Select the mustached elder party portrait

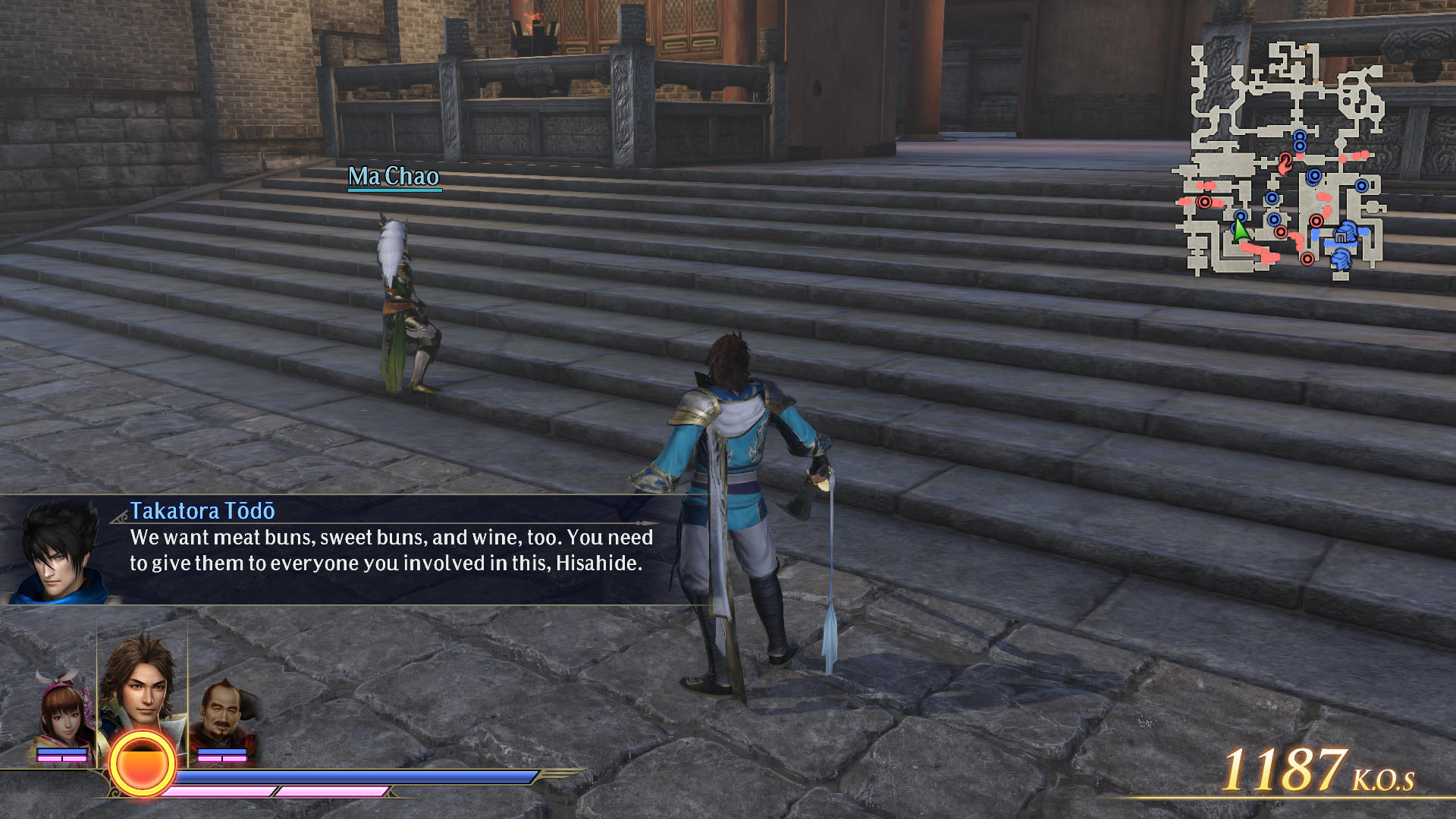(x=224, y=717)
